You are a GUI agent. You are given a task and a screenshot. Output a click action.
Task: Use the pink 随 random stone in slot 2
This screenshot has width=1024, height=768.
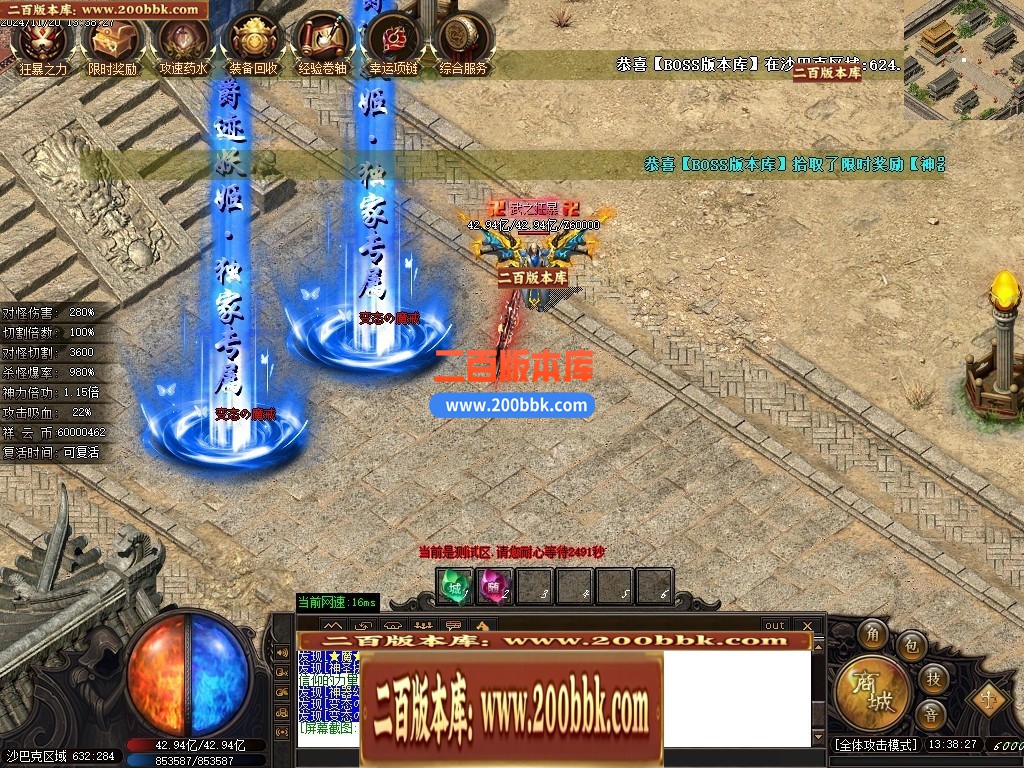click(x=494, y=587)
